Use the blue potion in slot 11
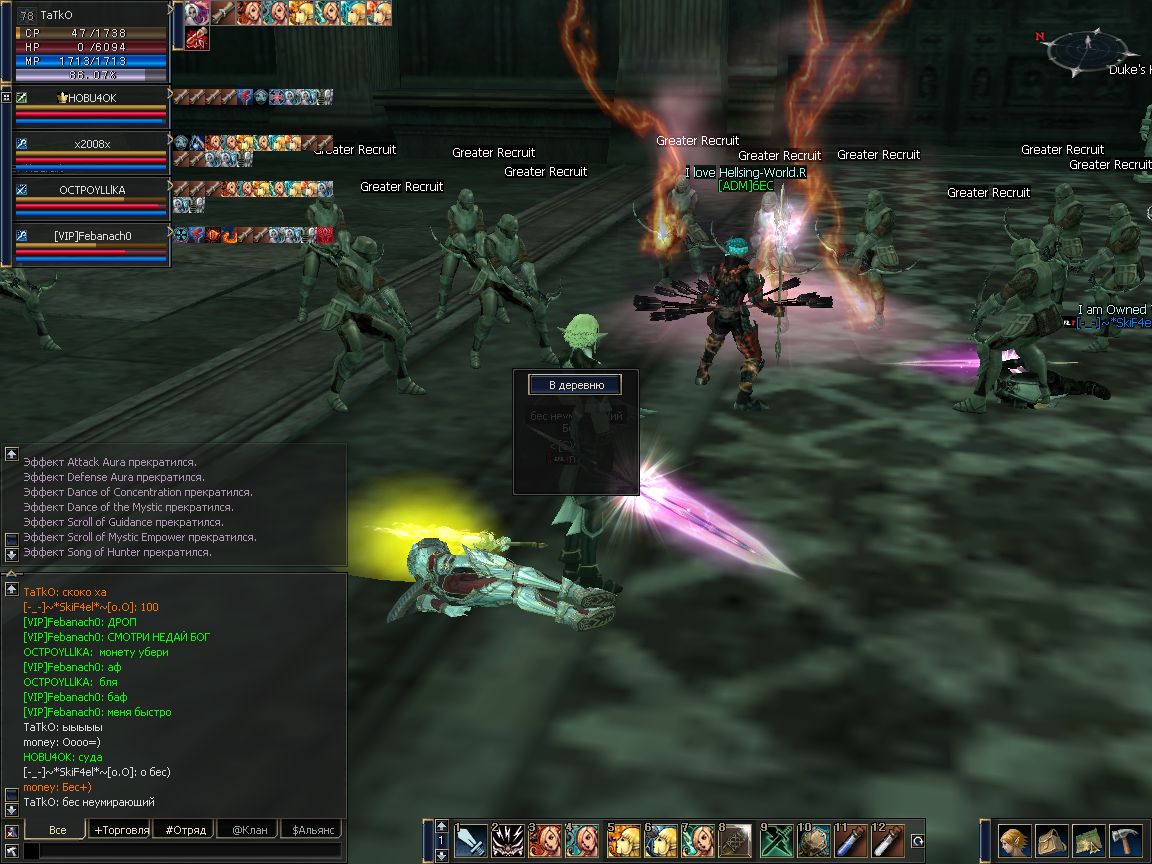The height and width of the screenshot is (864, 1152). [851, 840]
